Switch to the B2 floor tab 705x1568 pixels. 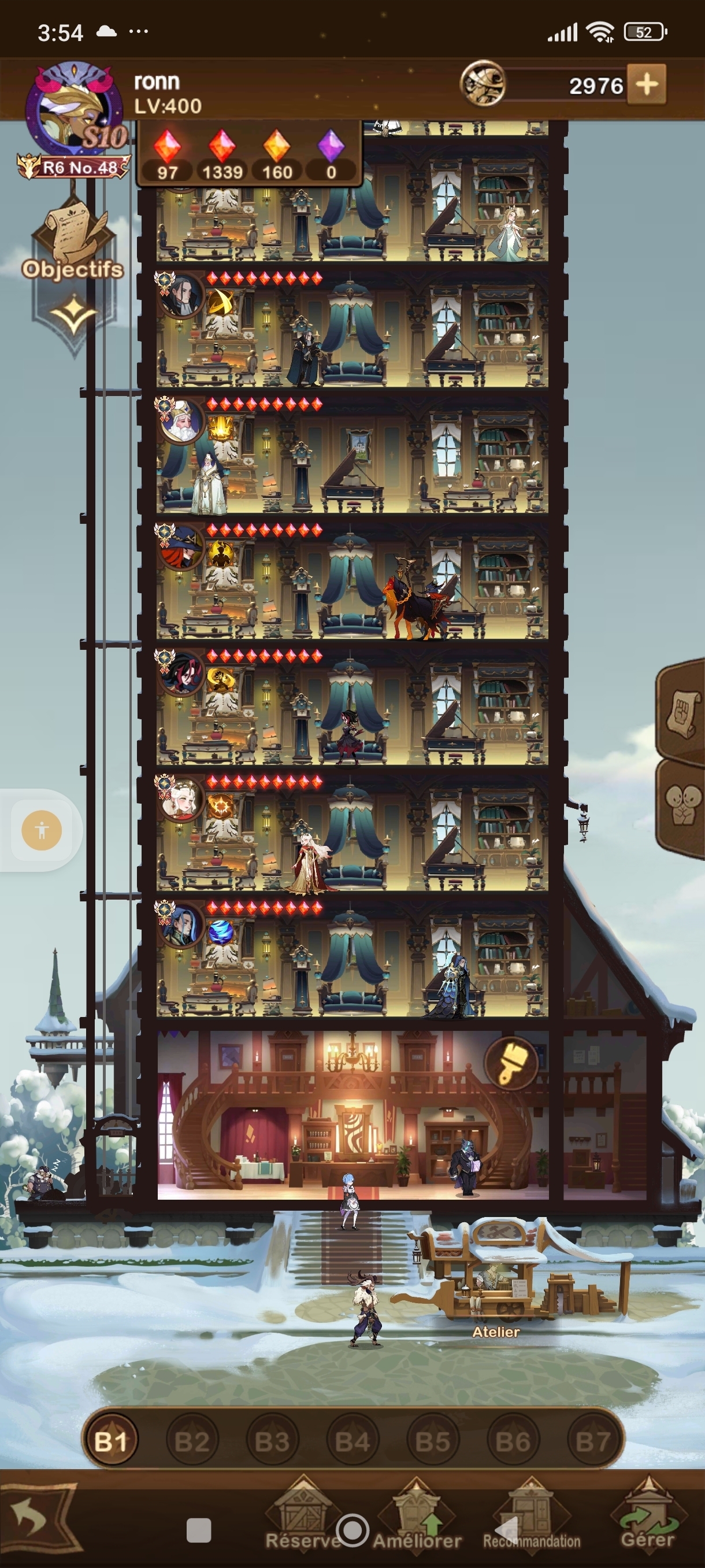pos(192,1441)
